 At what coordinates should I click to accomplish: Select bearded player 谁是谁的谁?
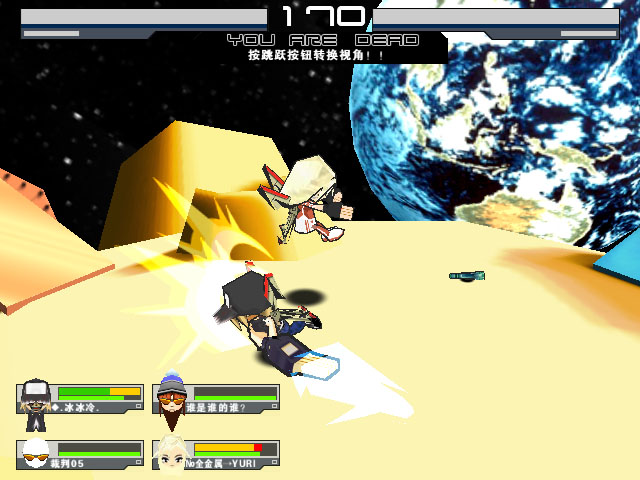click(173, 397)
